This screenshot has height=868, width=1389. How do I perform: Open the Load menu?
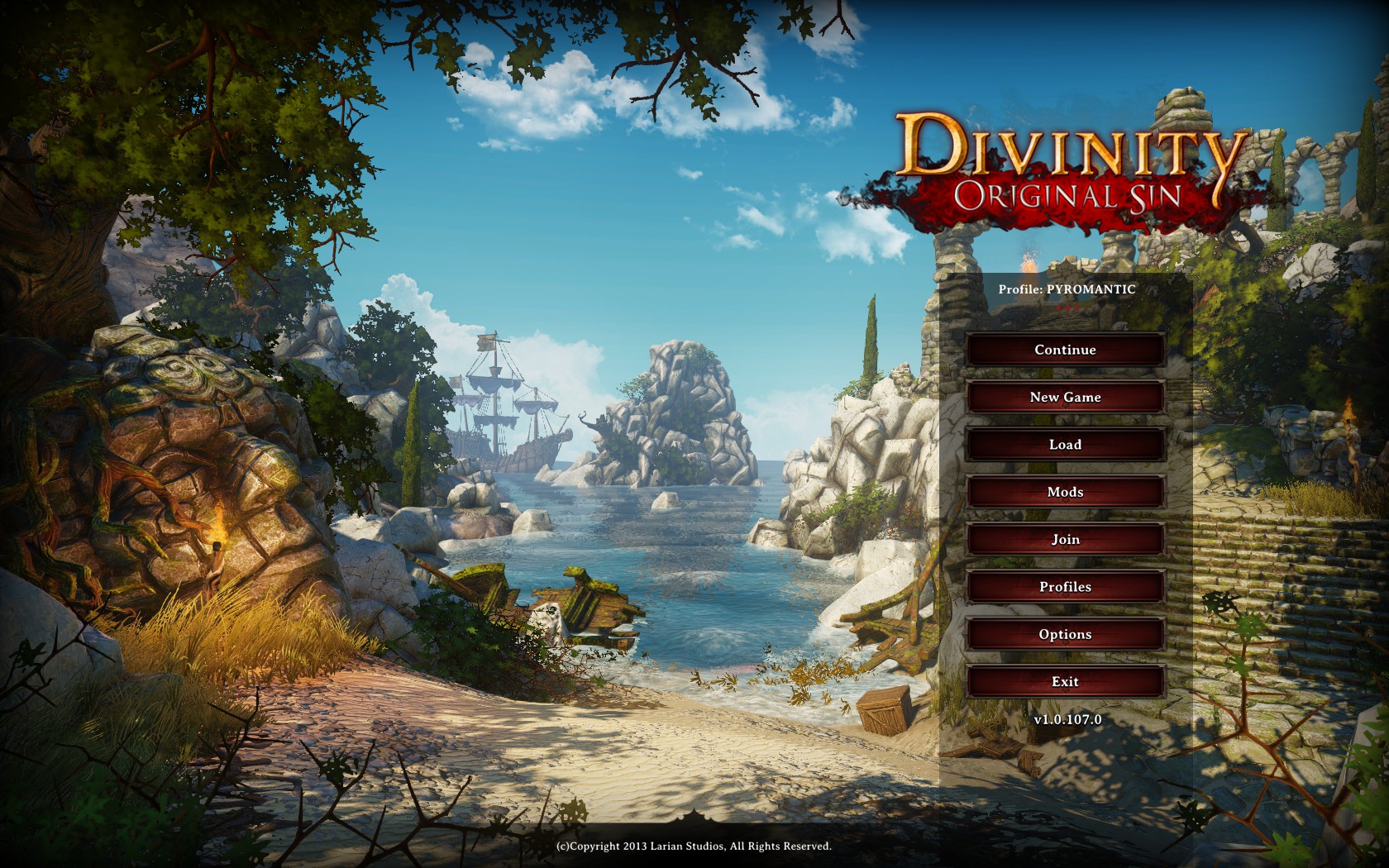1067,444
